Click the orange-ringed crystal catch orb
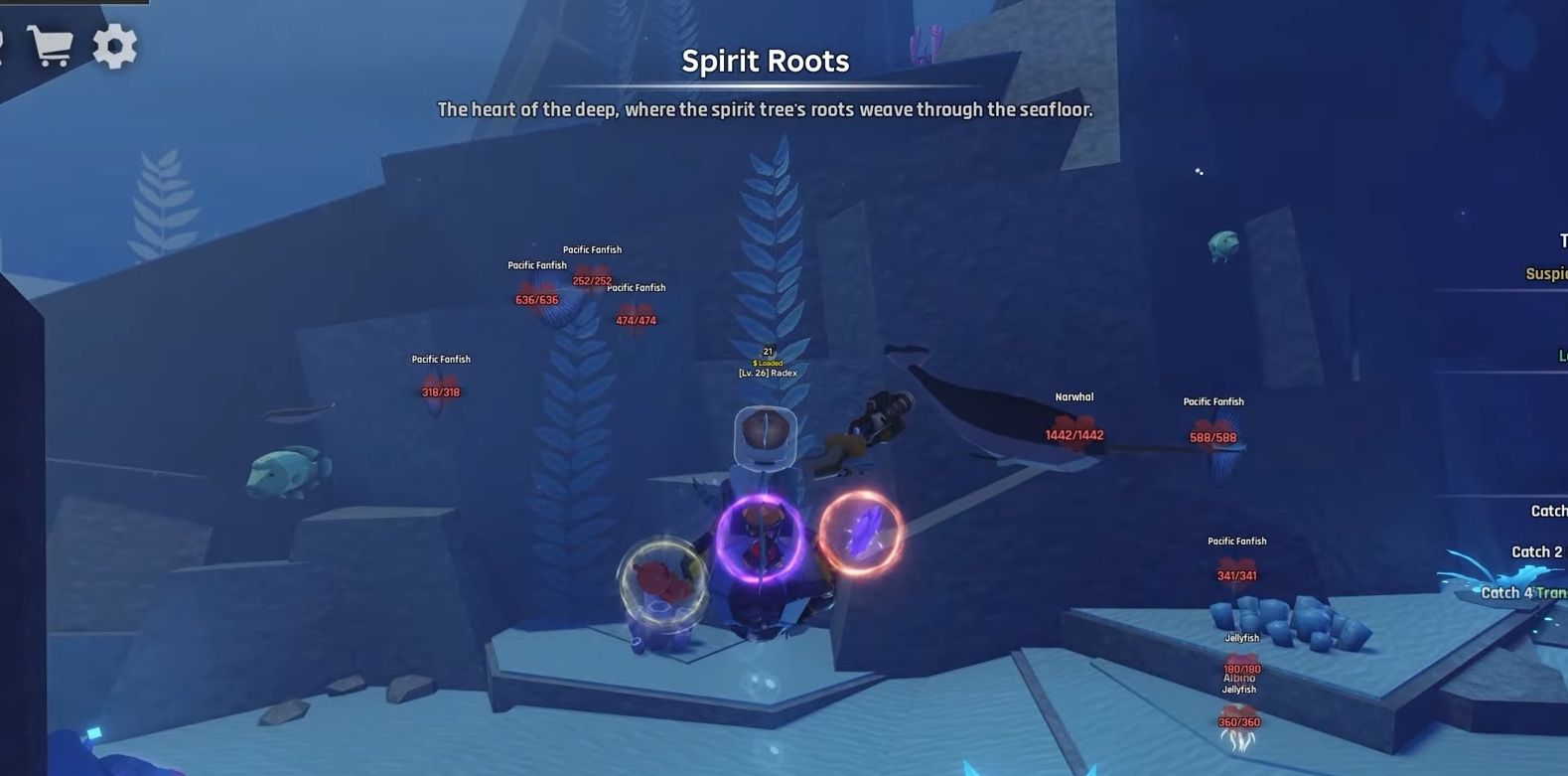The image size is (1568, 776). 862,534
